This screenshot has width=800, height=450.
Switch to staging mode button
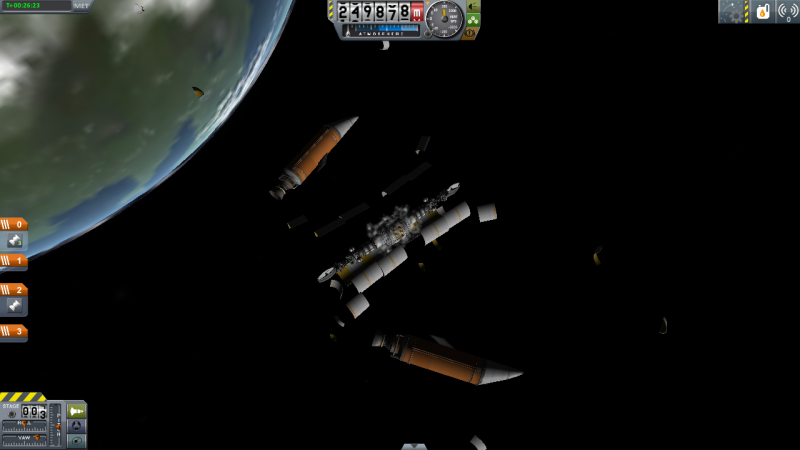pyautogui.click(x=77, y=410)
